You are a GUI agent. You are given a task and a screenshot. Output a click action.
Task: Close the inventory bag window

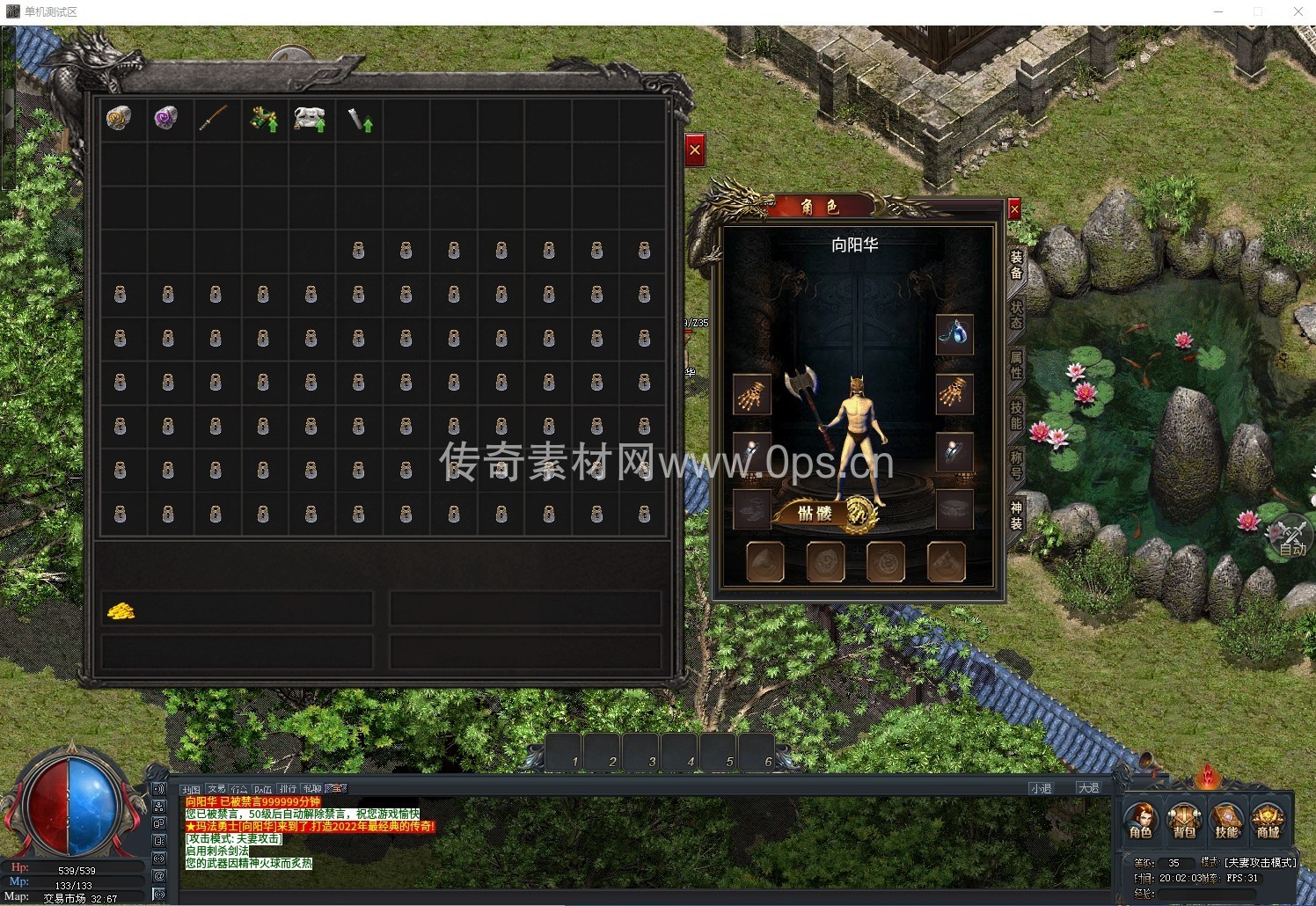pyautogui.click(x=695, y=150)
